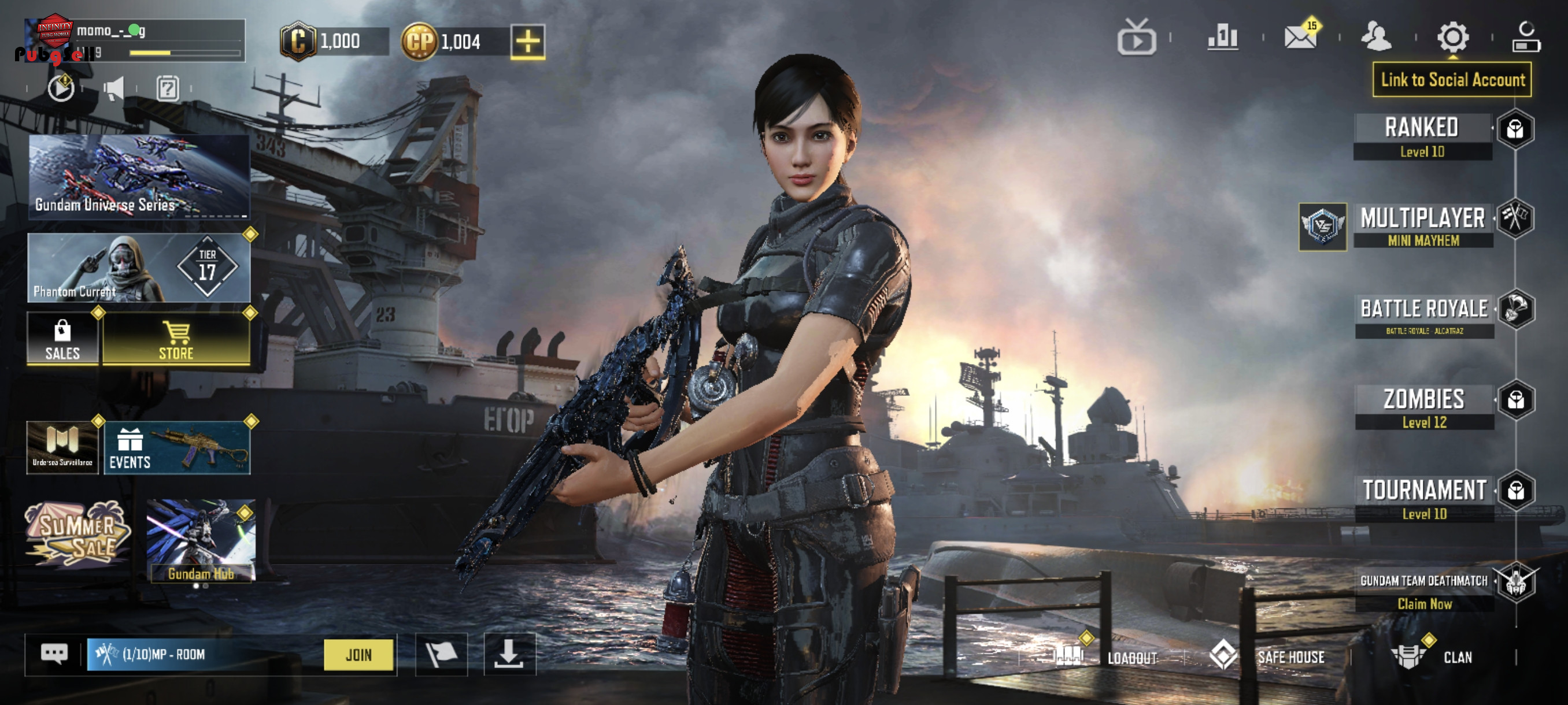Choose the Zombies mode

[1423, 406]
